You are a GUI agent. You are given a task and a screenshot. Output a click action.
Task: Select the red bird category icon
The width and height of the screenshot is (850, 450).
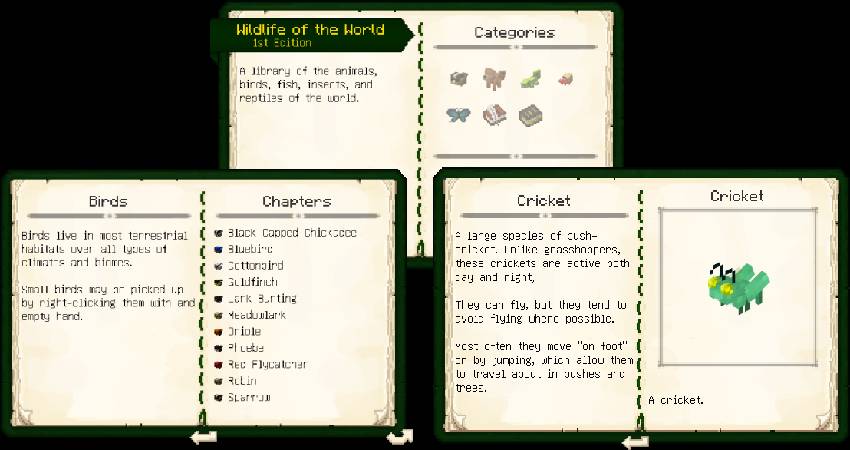point(565,78)
